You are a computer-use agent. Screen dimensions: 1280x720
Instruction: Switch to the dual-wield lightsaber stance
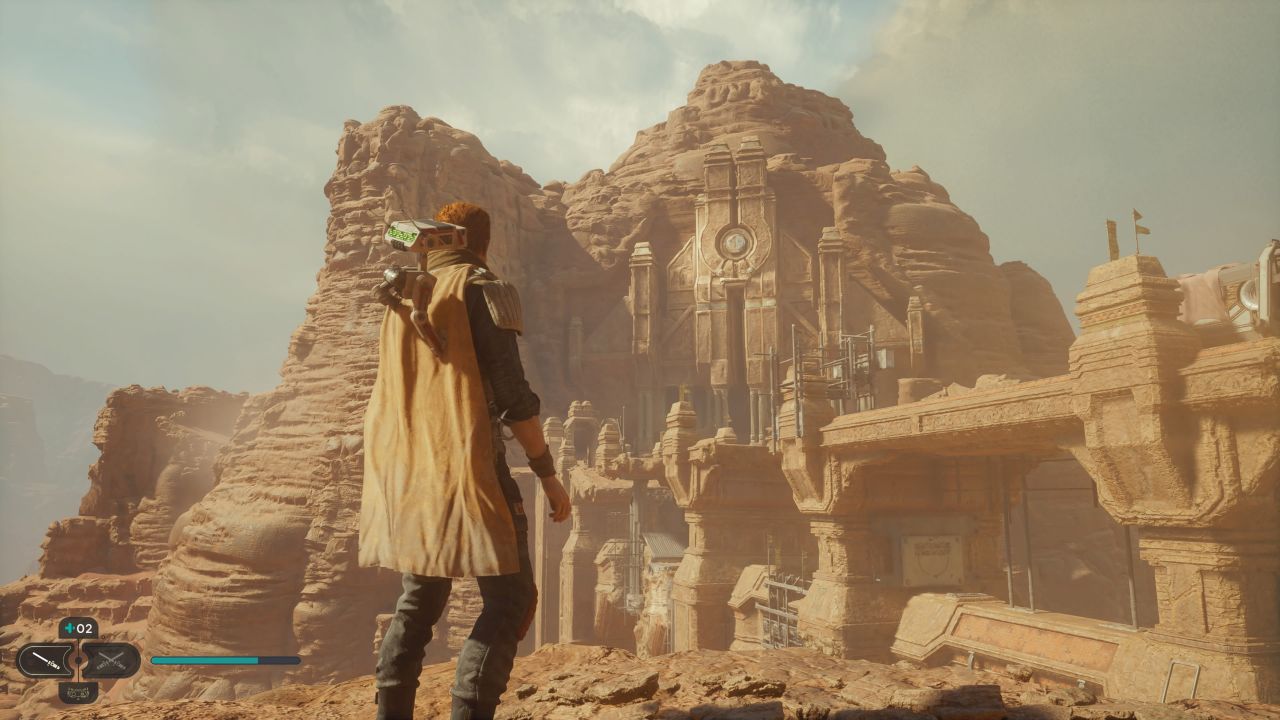[x=111, y=660]
